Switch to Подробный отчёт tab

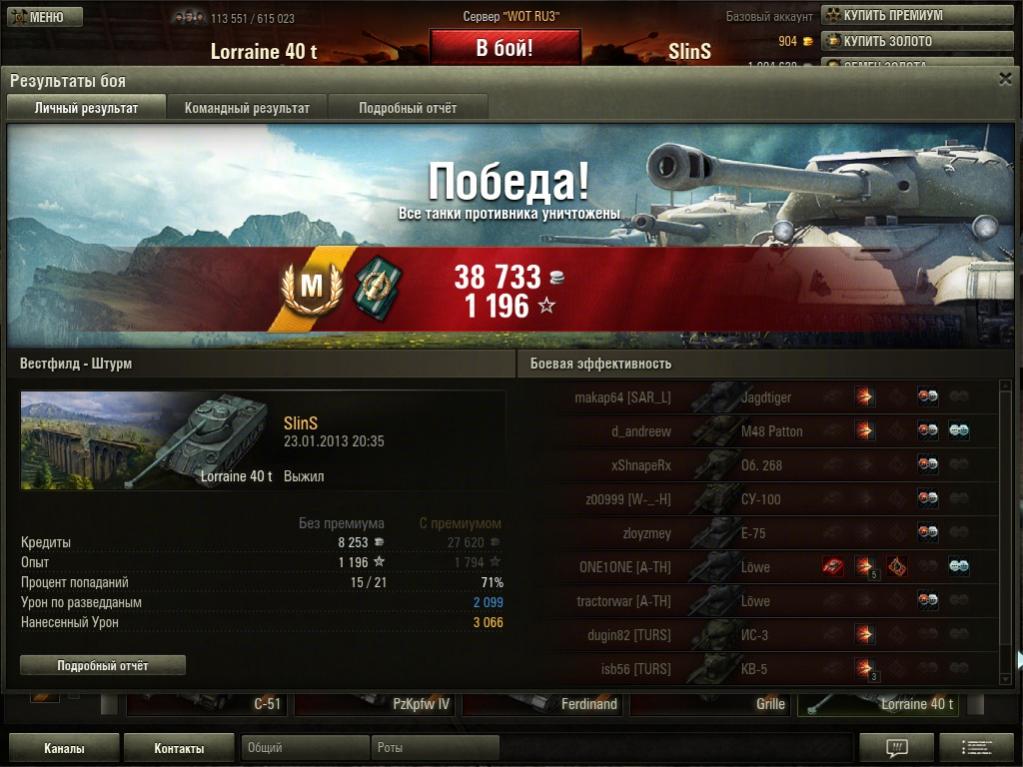[408, 108]
